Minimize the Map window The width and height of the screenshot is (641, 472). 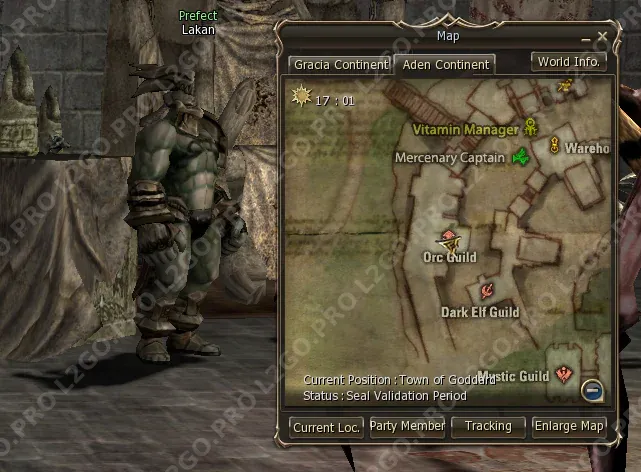coord(588,38)
